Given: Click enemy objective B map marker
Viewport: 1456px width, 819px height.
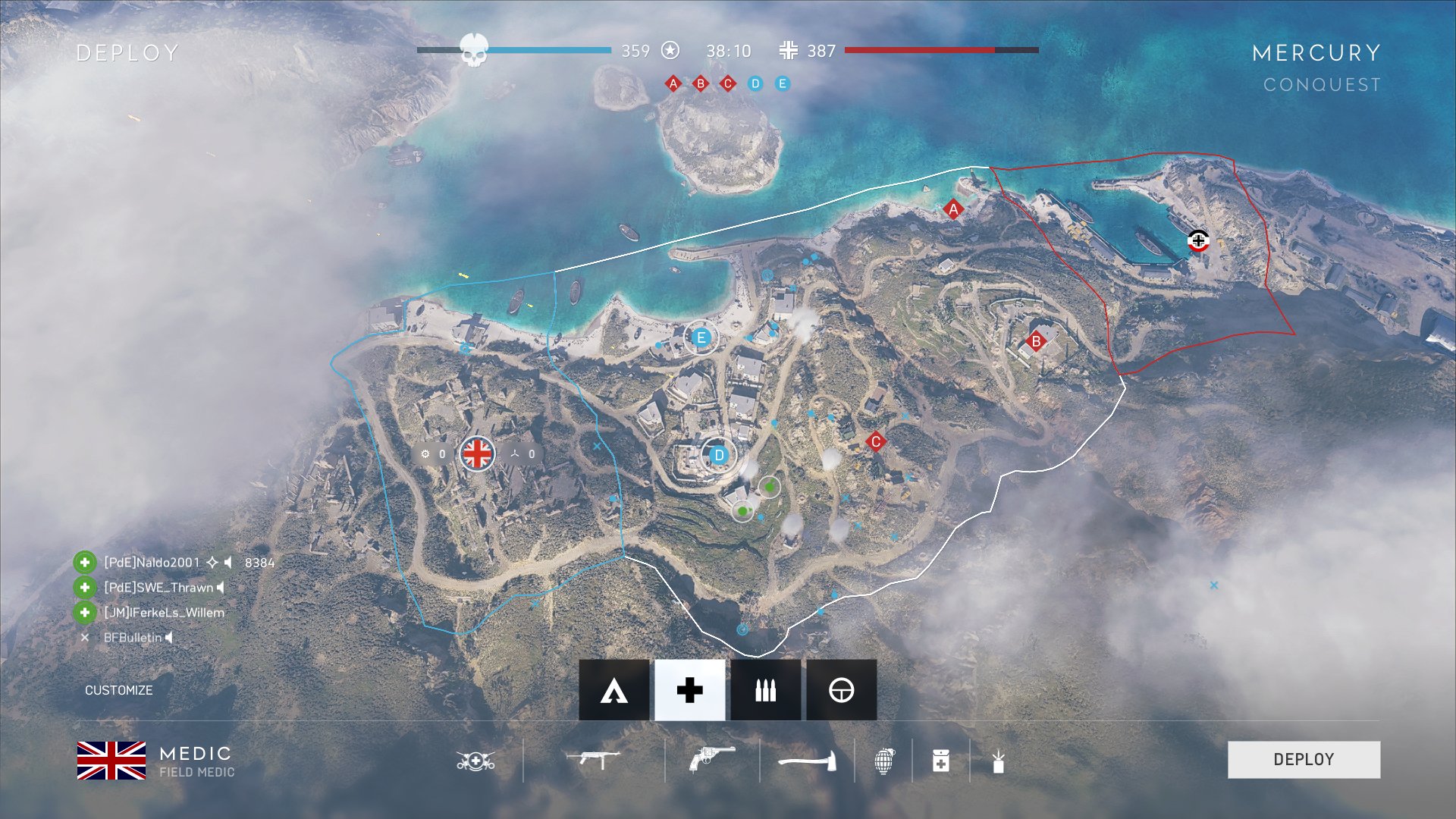Looking at the screenshot, I should pyautogui.click(x=1036, y=341).
